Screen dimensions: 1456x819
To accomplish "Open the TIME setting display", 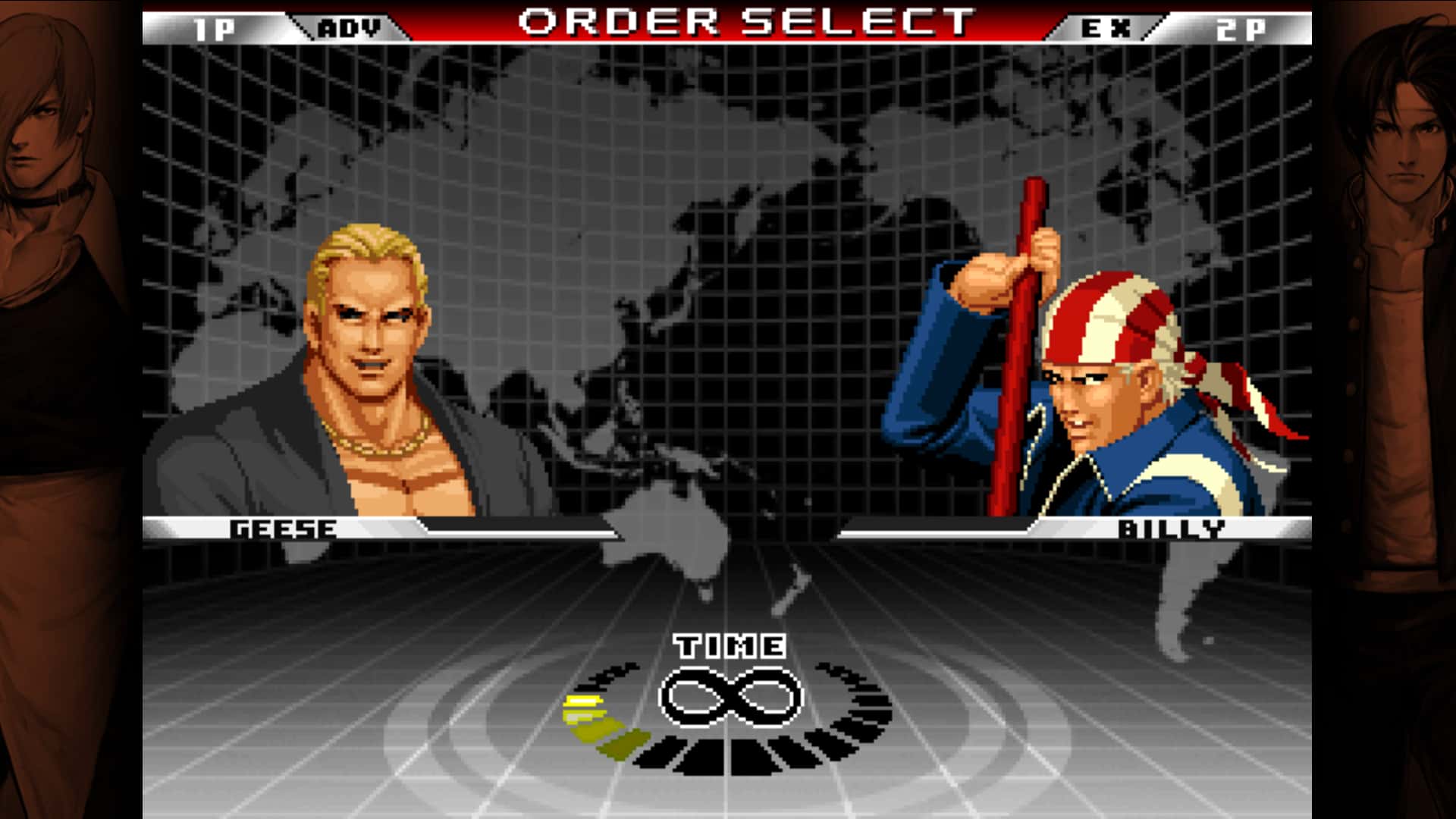I will 730,646.
